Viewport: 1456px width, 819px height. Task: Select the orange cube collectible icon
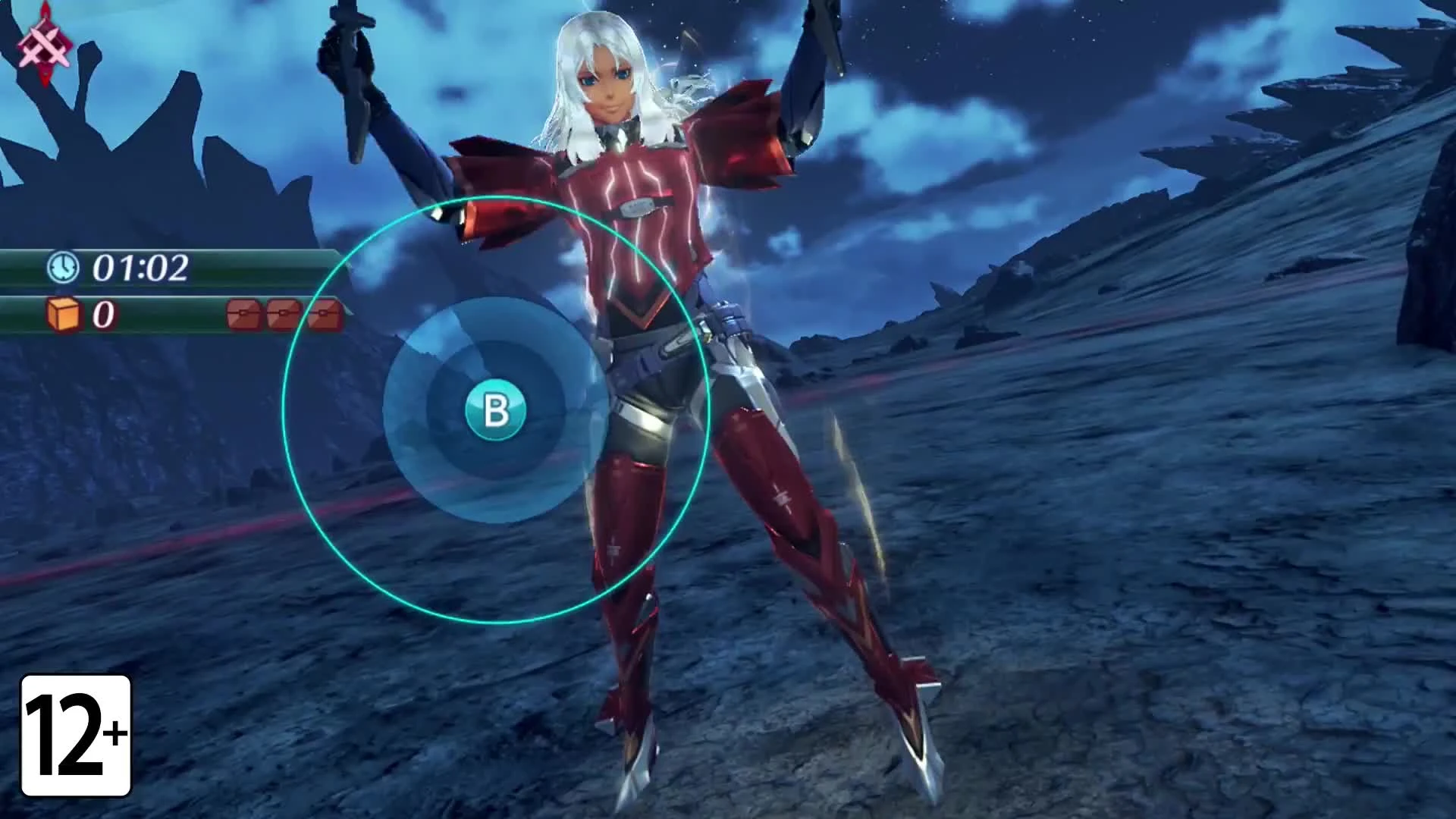tap(64, 315)
